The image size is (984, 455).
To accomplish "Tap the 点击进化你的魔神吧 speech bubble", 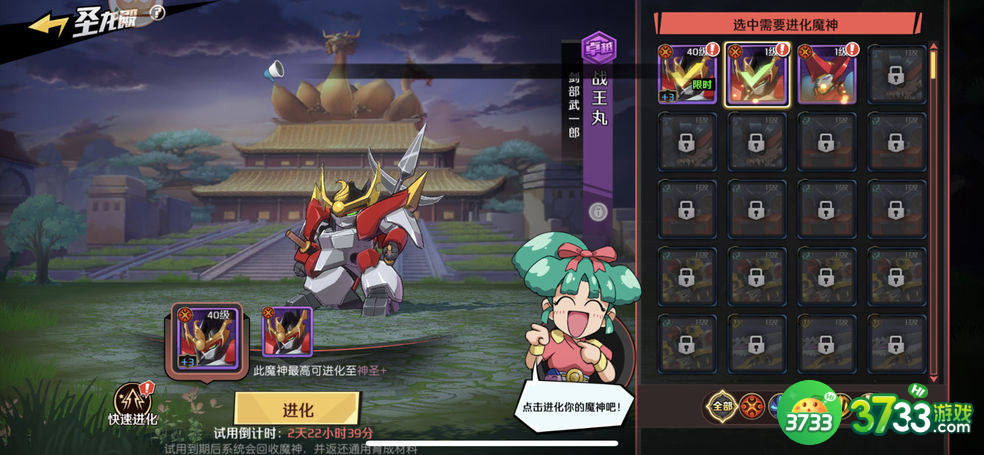I will coord(573,407).
